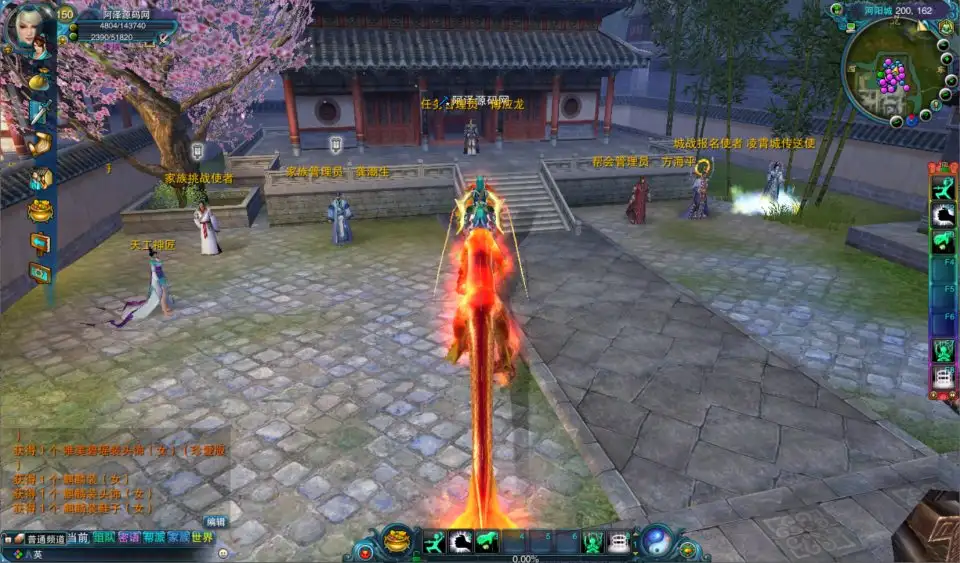Click the 编辑 edit button above chat

coord(216,521)
